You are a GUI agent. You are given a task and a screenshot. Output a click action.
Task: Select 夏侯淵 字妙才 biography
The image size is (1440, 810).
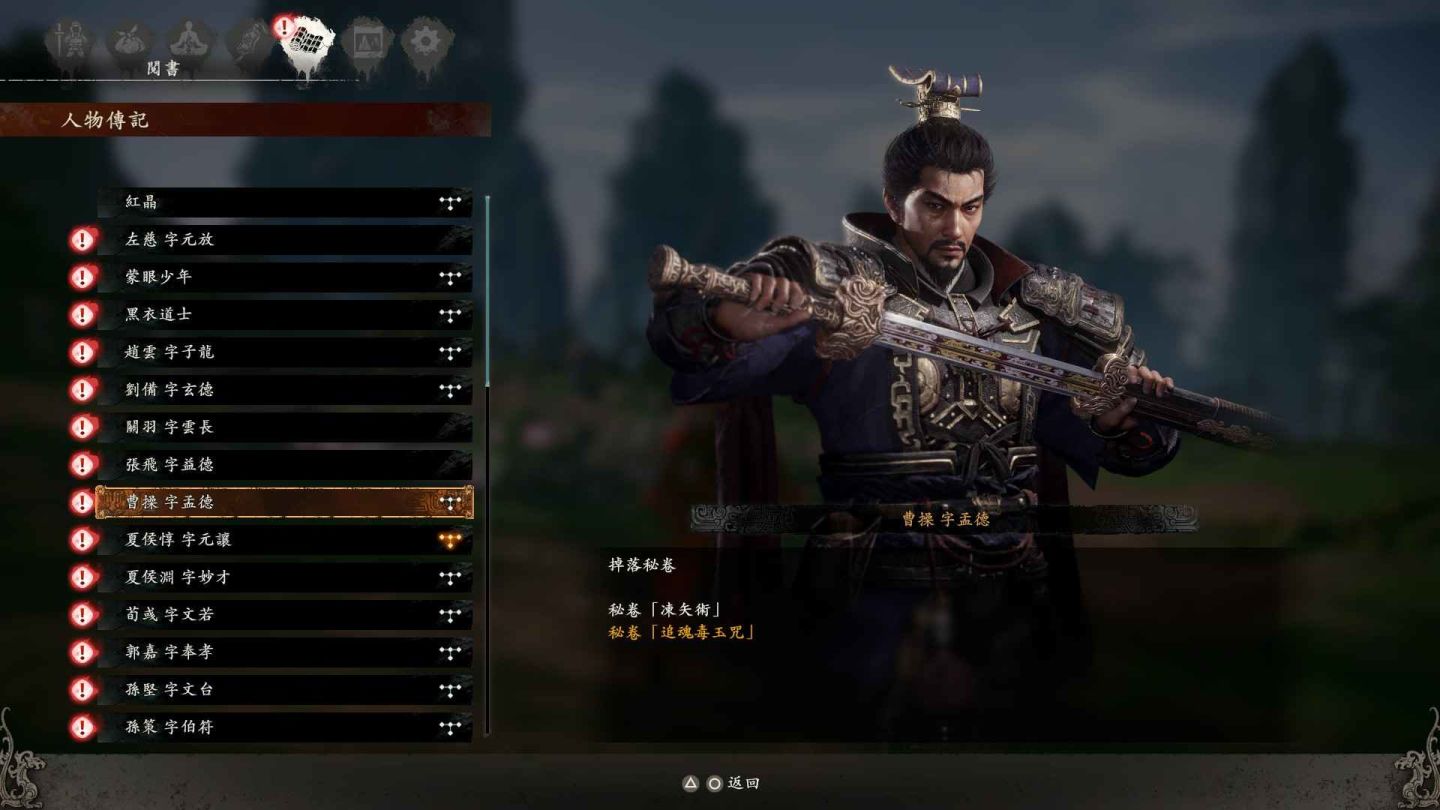click(x=284, y=577)
